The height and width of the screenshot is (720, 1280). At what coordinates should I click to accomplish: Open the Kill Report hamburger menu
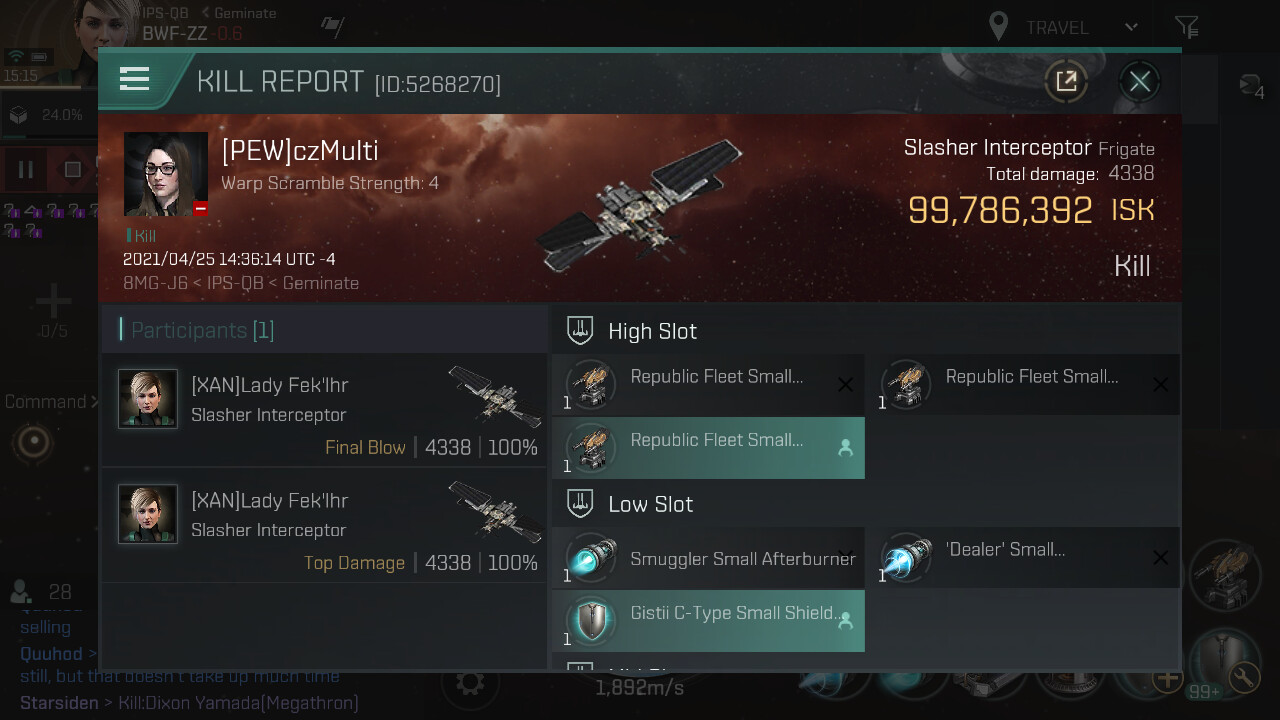pos(134,80)
